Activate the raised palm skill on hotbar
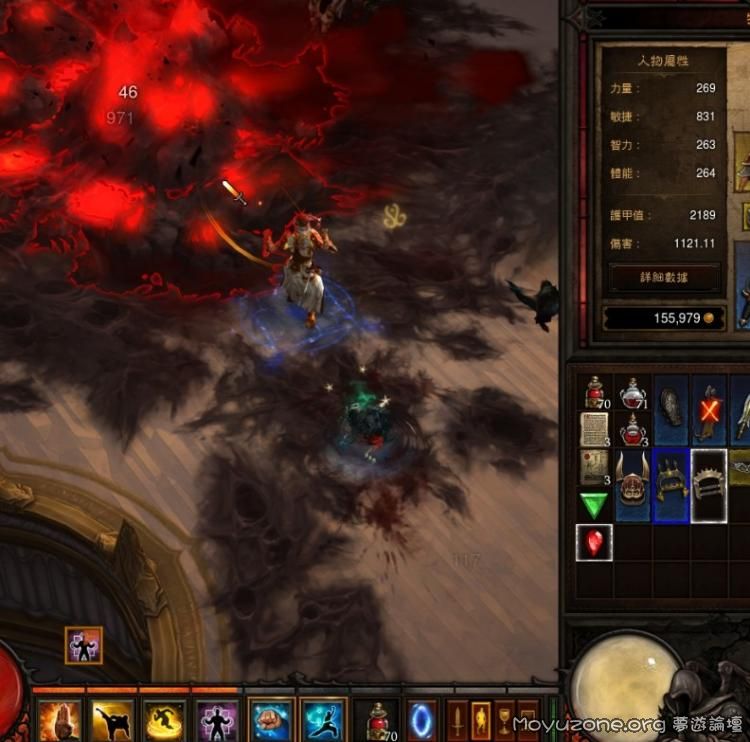The height and width of the screenshot is (742, 750). [59, 720]
